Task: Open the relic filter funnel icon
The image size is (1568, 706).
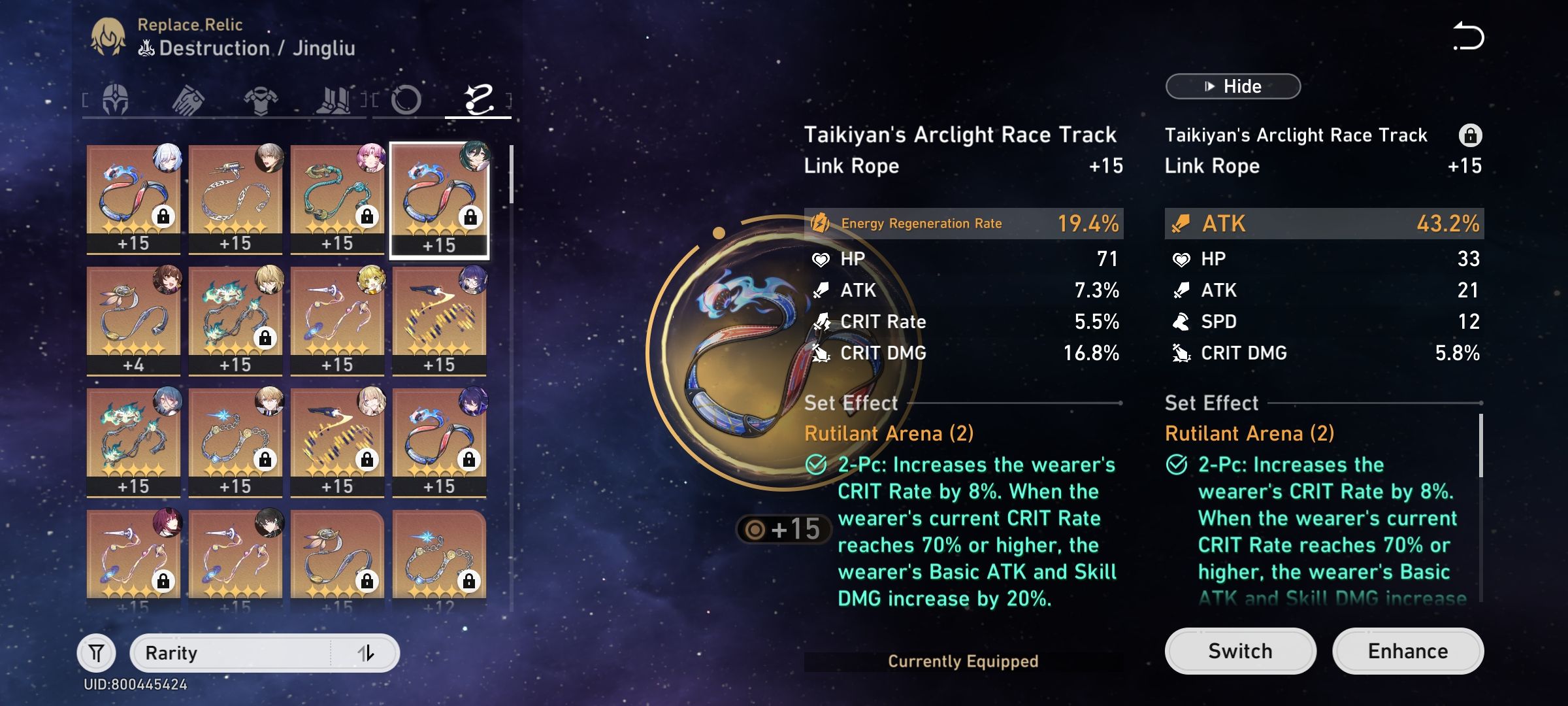Action: click(x=95, y=652)
